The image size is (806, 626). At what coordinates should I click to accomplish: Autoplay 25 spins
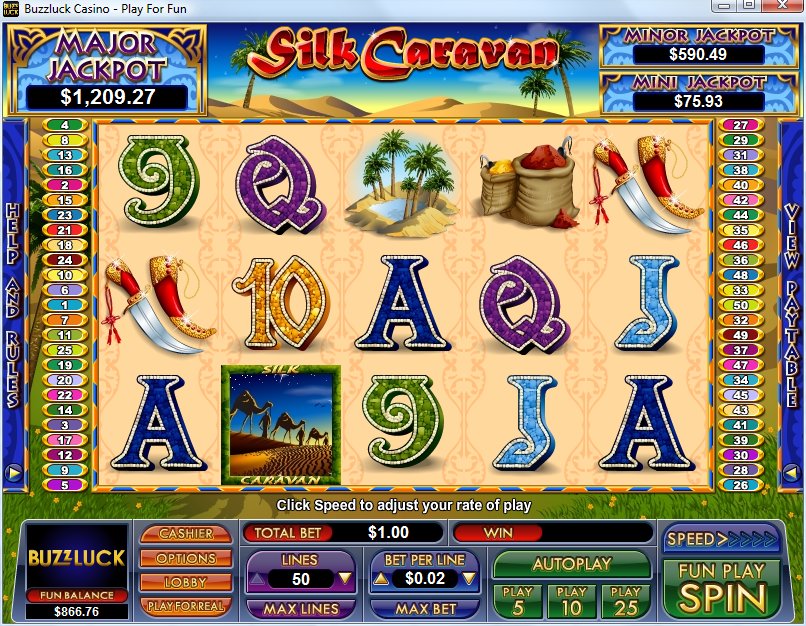[x=625, y=600]
